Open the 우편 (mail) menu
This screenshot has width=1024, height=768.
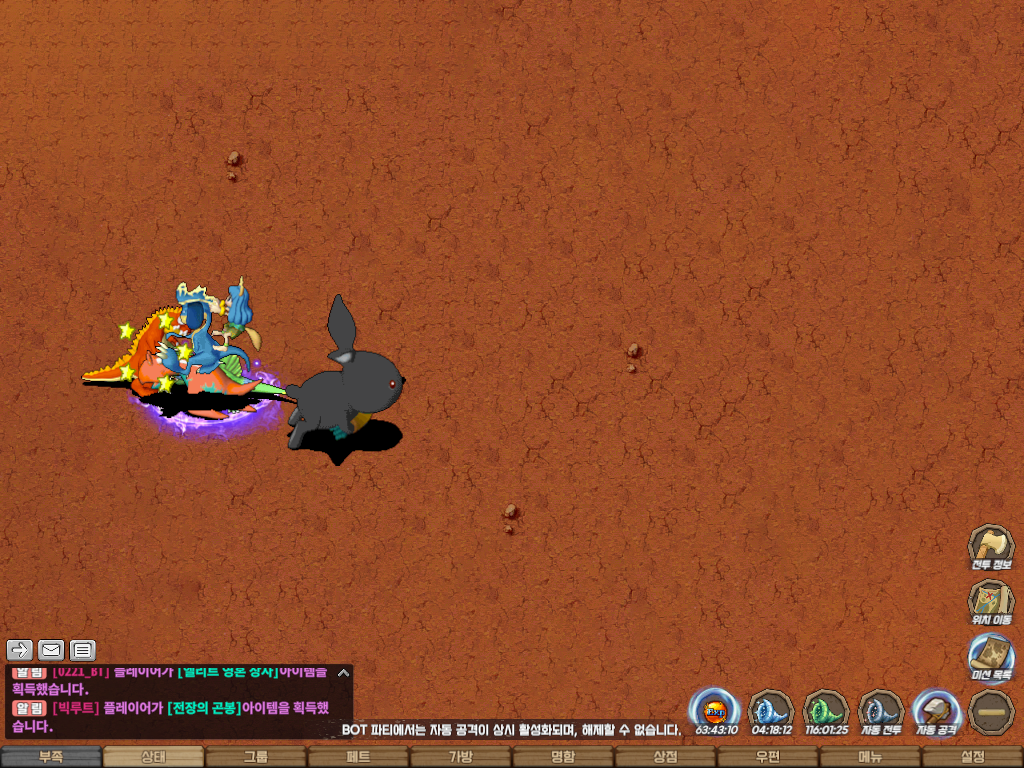pos(767,757)
